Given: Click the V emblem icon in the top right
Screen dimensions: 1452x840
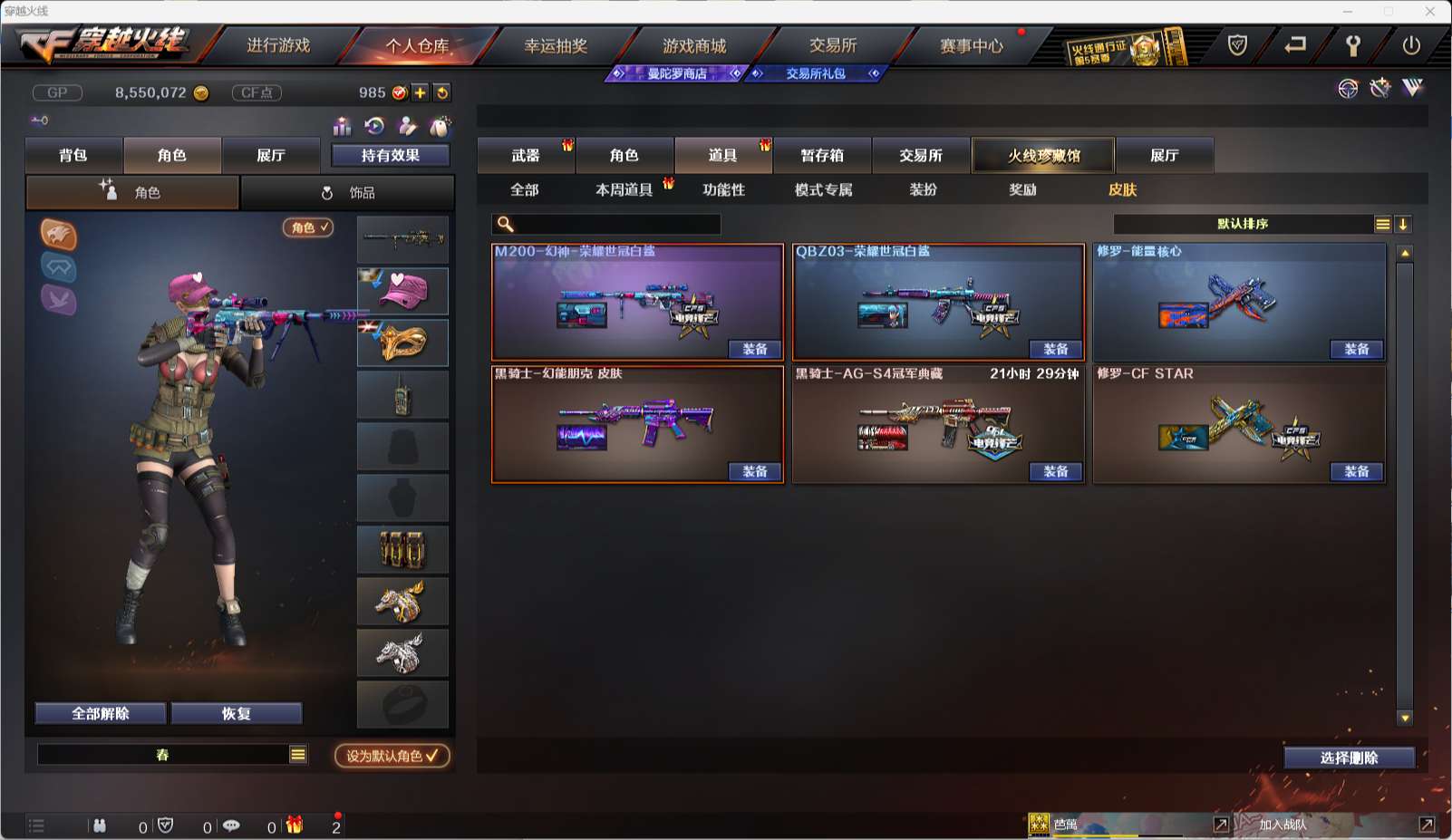Looking at the screenshot, I should 1411,87.
